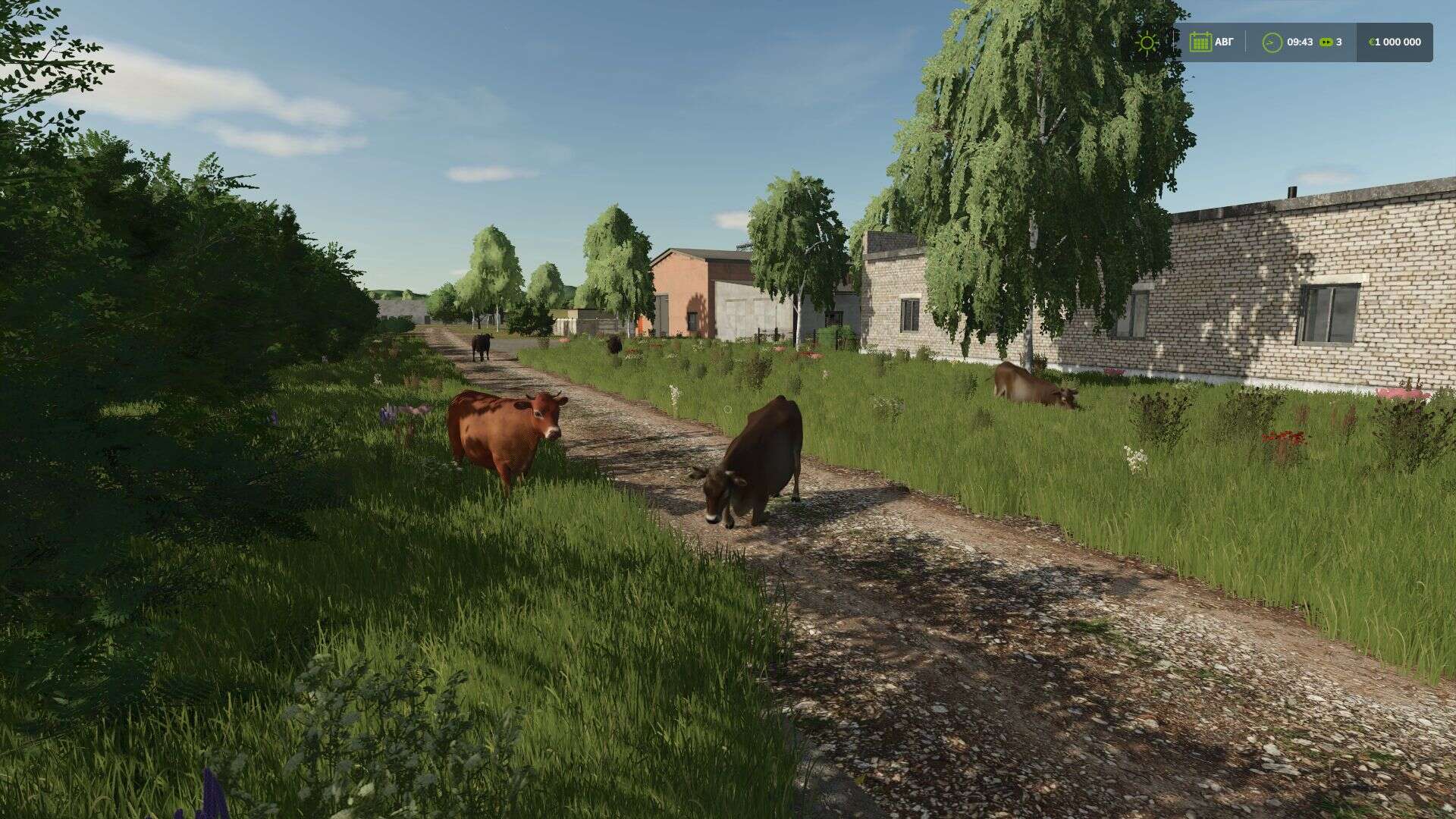Viewport: 1456px width, 819px height.
Task: Click the clock icon next to 09:43
Action: point(1273,42)
